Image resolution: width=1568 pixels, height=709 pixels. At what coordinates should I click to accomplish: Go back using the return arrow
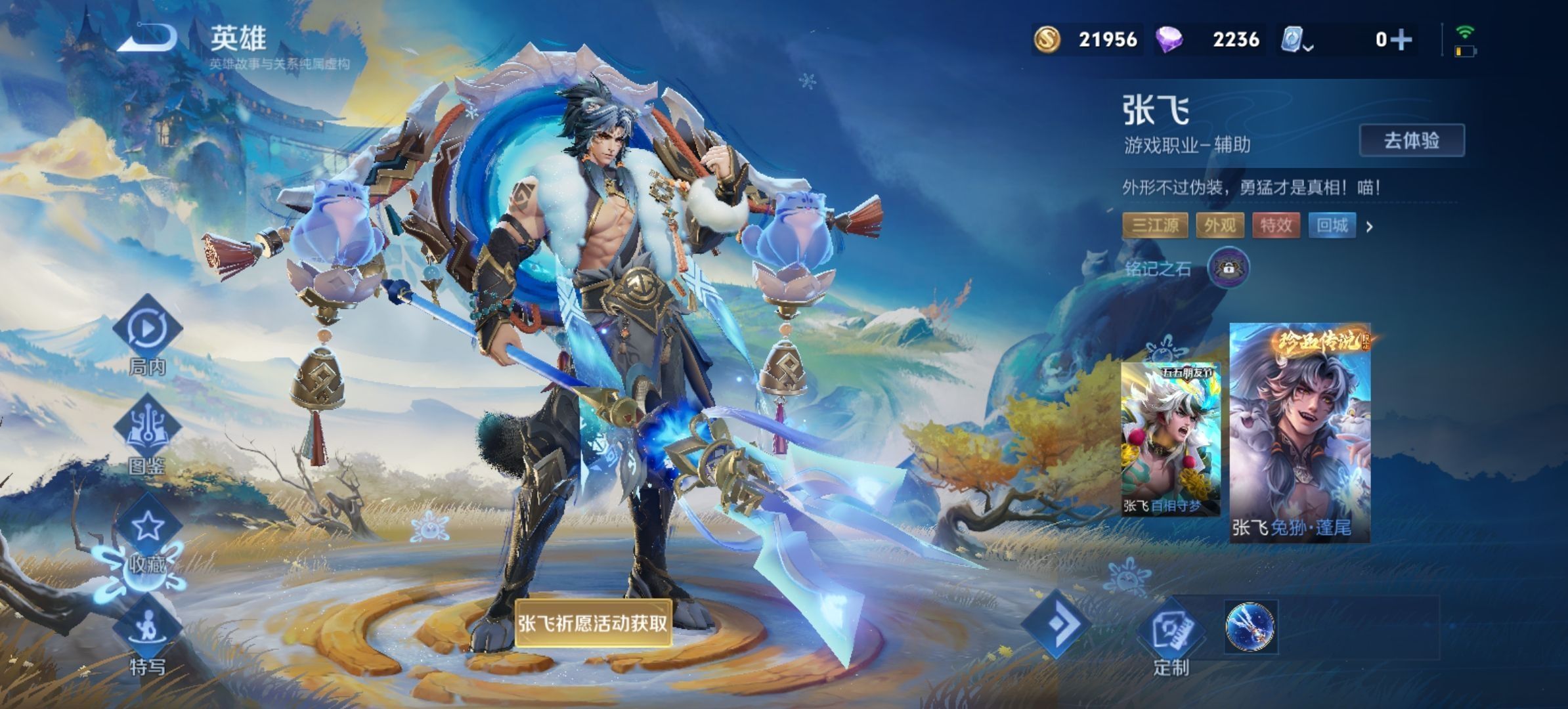pos(148,37)
